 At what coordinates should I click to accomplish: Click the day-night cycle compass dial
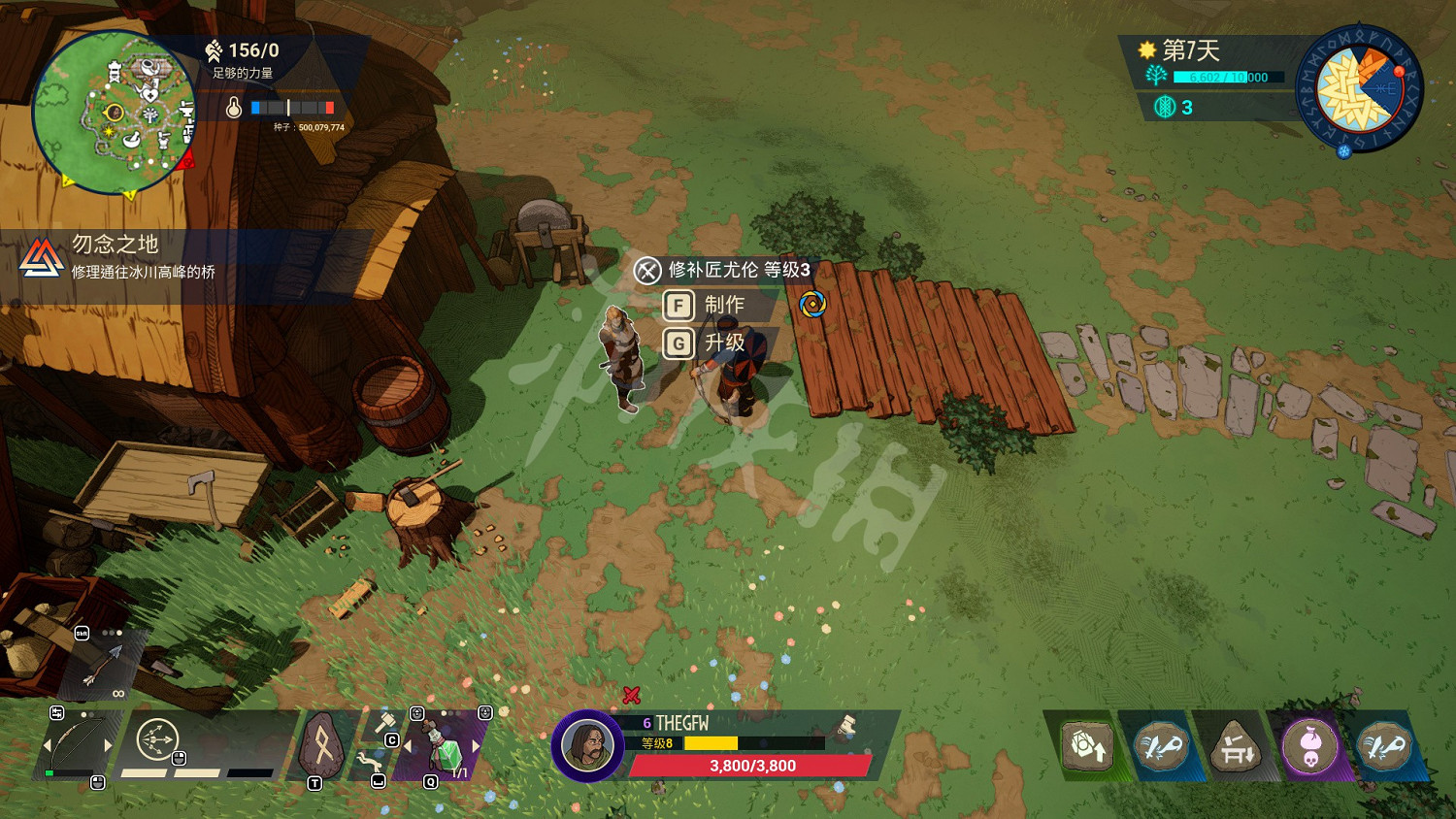[1359, 89]
